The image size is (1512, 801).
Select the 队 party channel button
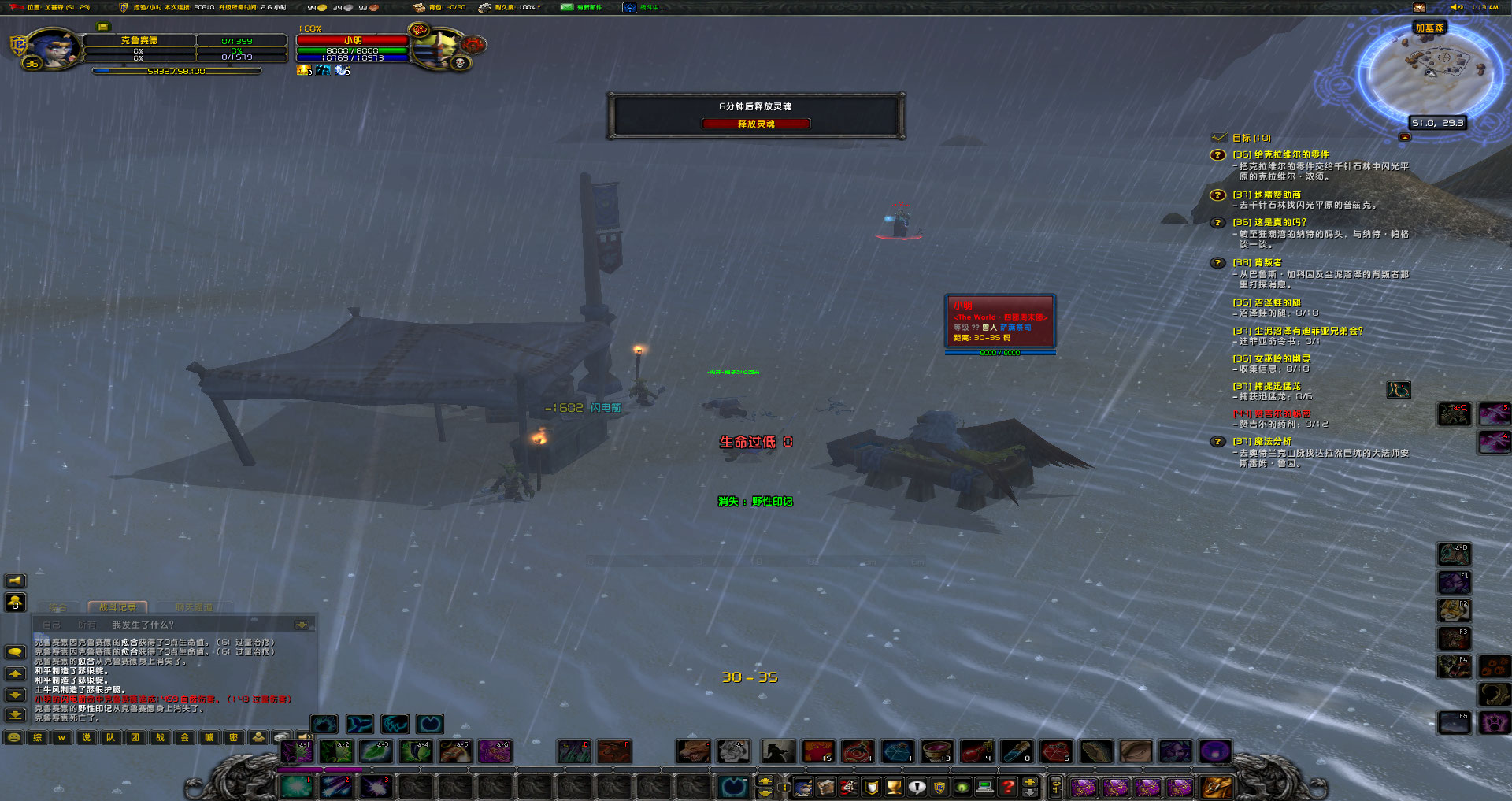pos(110,738)
